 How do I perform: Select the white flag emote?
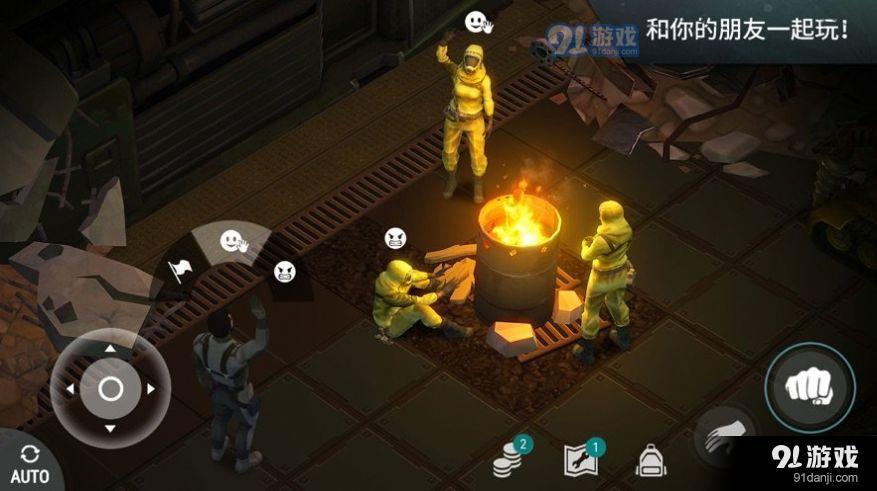click(180, 270)
